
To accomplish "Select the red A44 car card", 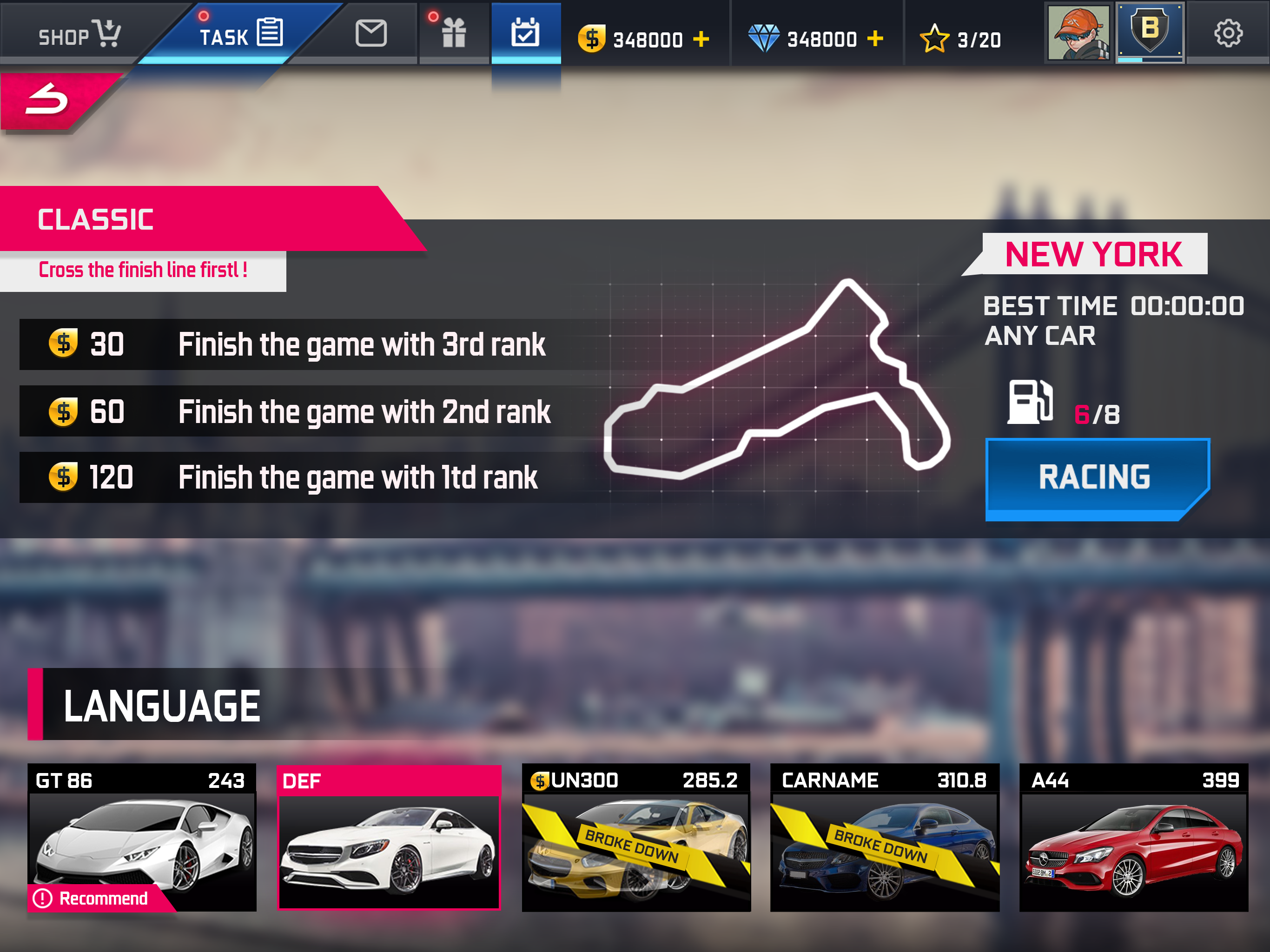I will click(x=1133, y=837).
